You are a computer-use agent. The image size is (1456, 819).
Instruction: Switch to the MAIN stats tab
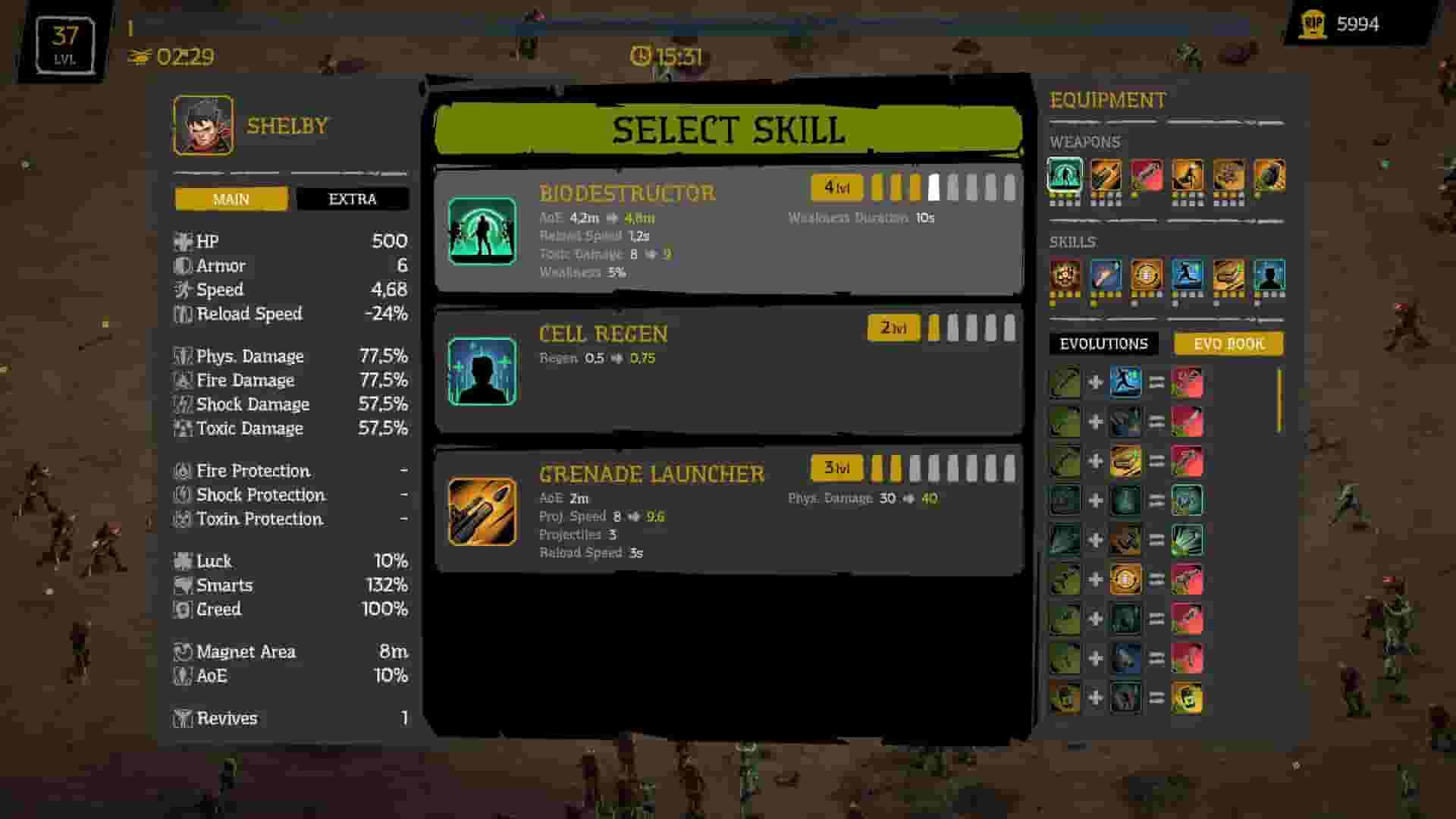(230, 199)
